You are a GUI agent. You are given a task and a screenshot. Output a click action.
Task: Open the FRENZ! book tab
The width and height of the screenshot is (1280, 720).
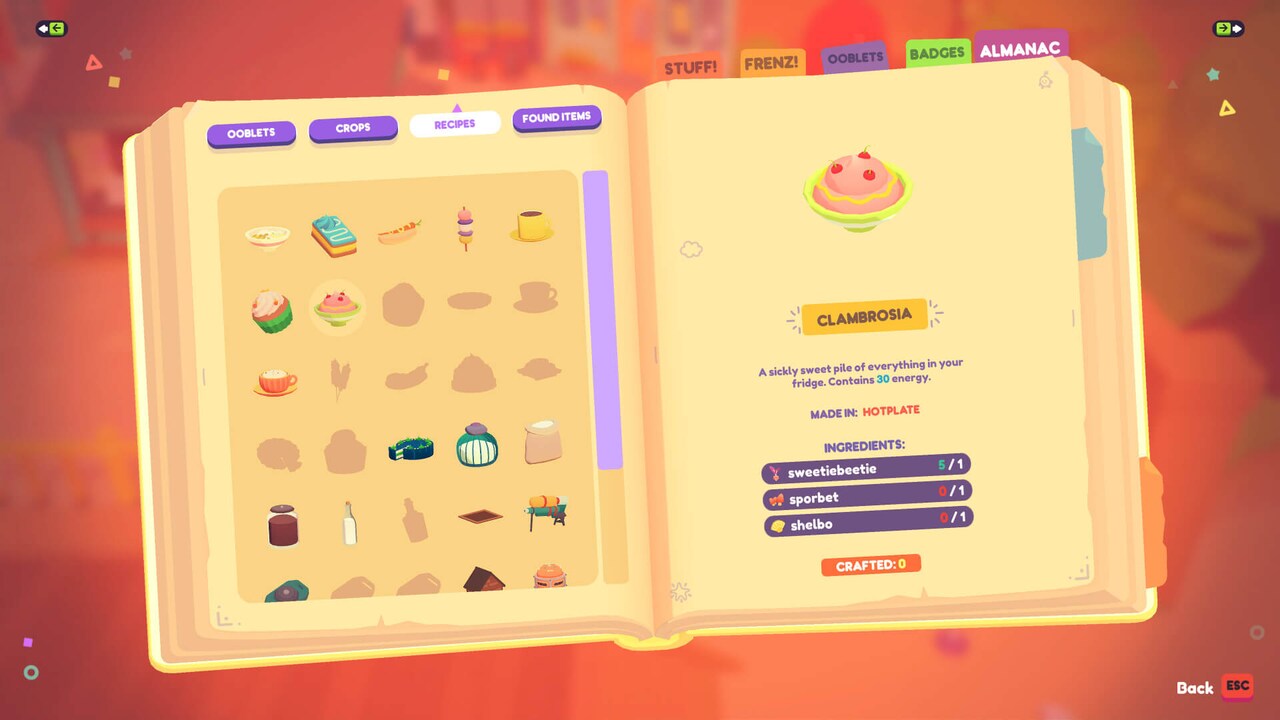(x=770, y=61)
